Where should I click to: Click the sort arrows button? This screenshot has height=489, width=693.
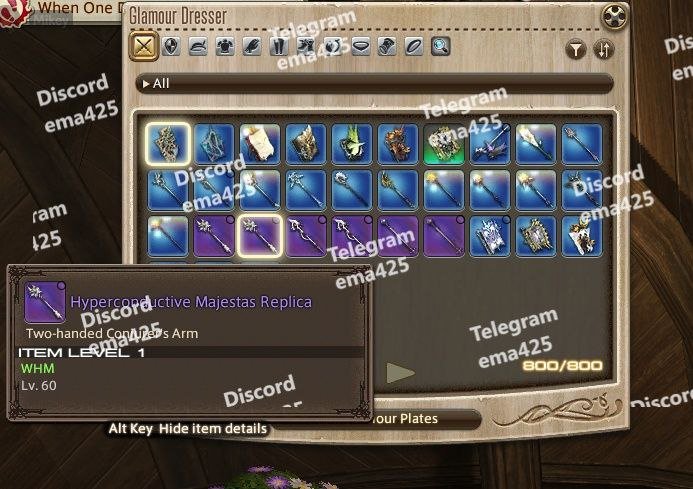(603, 49)
